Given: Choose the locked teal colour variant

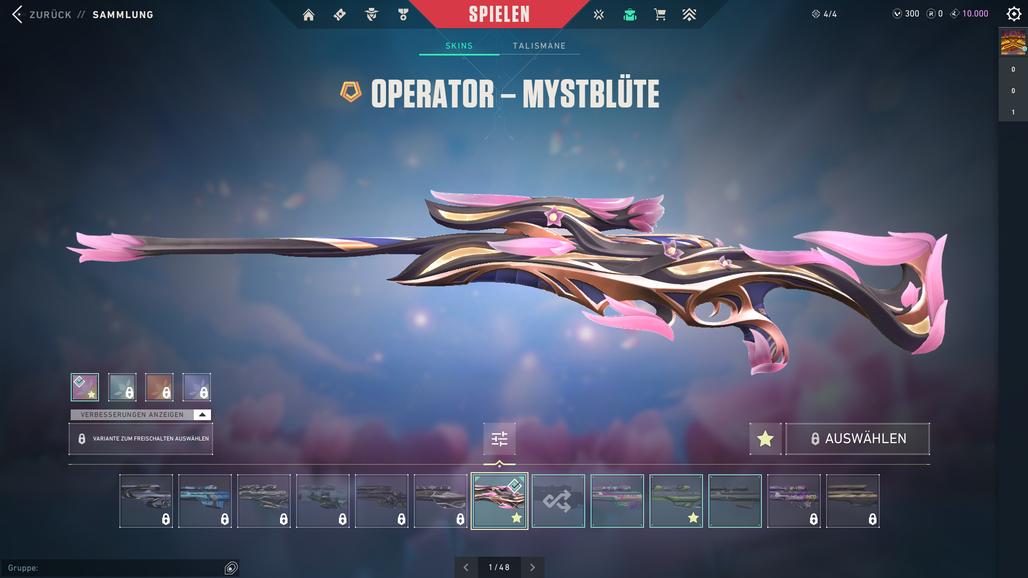Looking at the screenshot, I should tap(122, 387).
